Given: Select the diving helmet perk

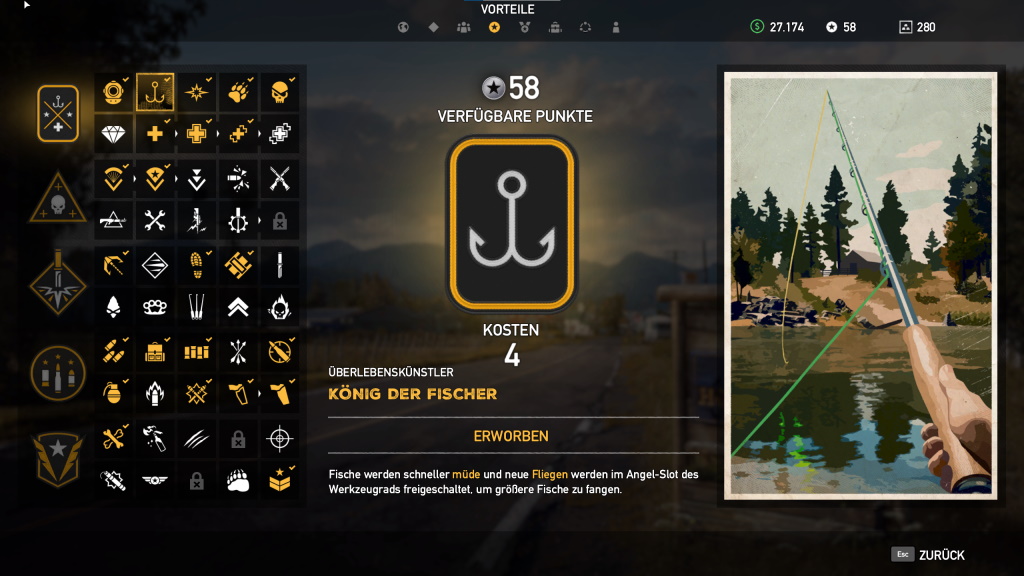Looking at the screenshot, I should 114,93.
